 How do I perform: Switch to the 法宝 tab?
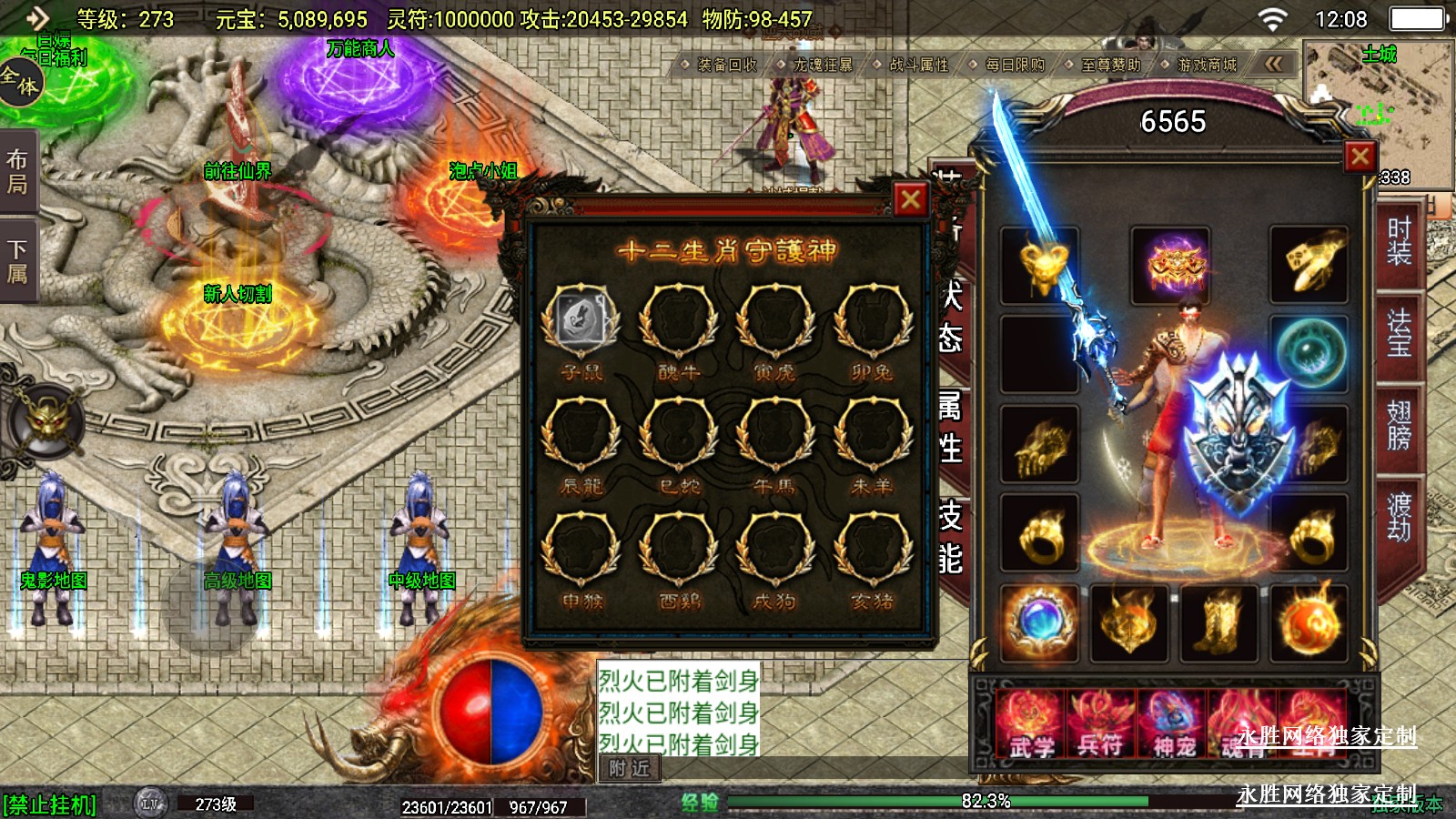pos(1399,333)
